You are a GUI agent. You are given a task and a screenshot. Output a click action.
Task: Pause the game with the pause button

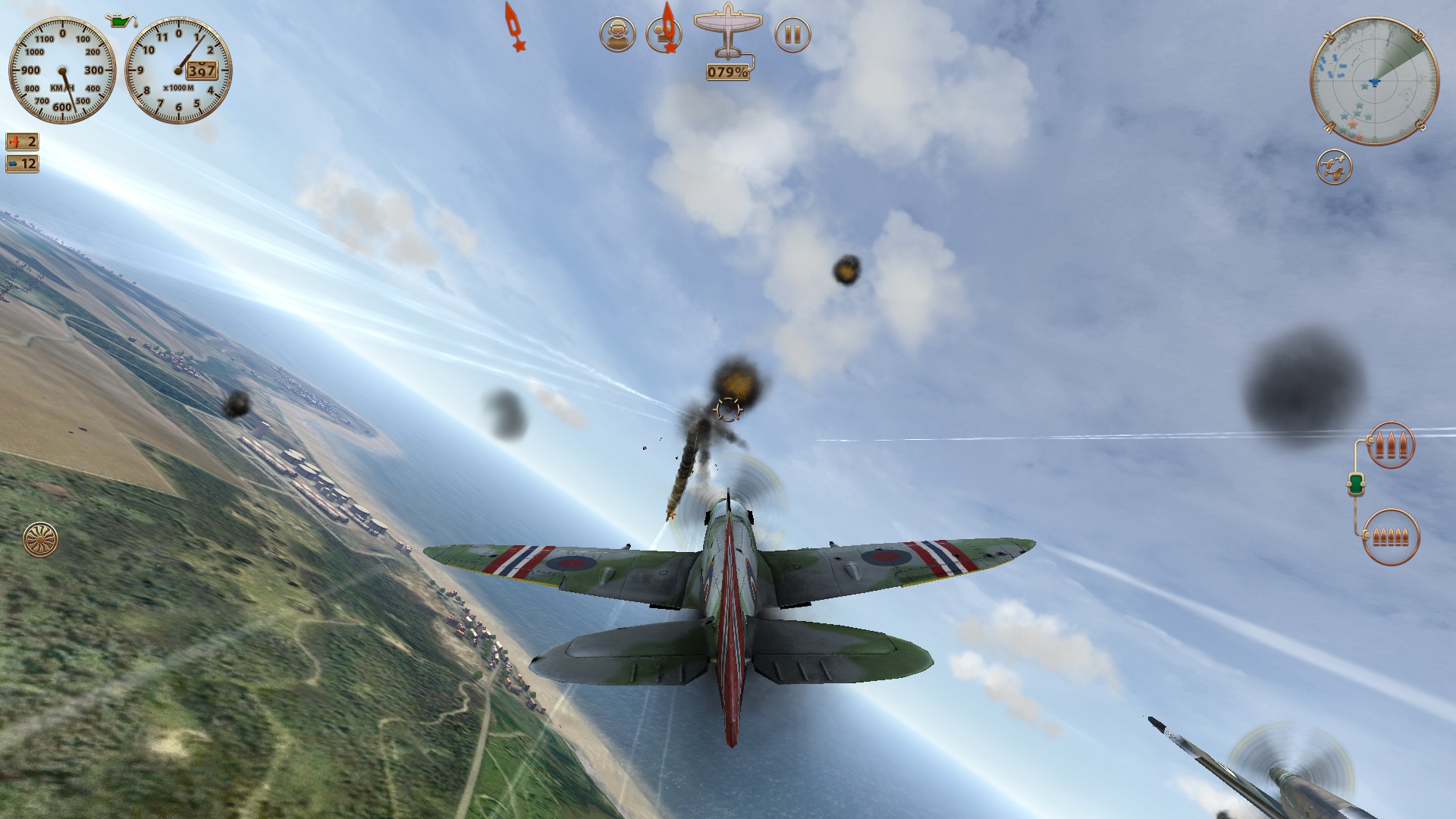[x=792, y=35]
